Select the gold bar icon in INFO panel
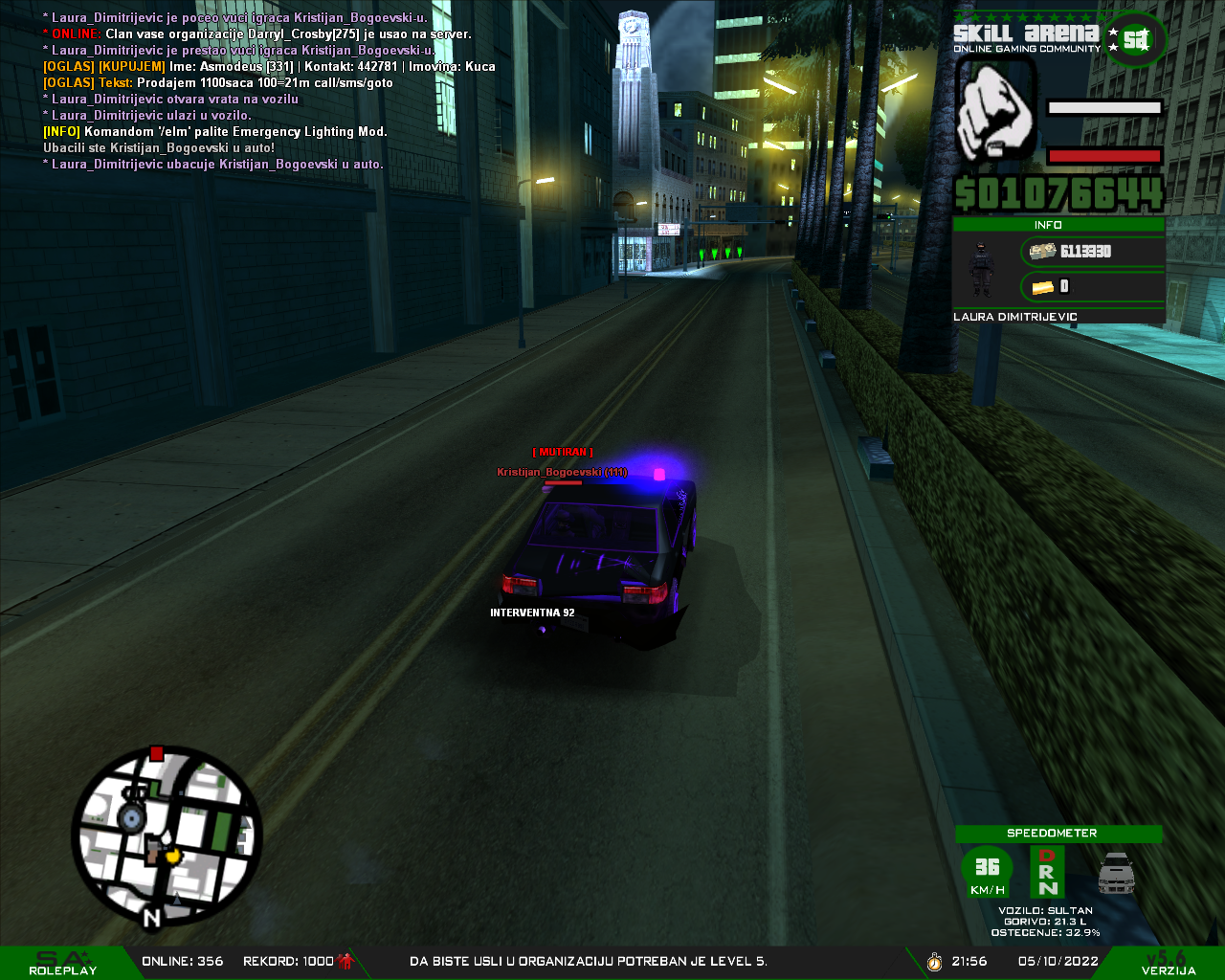The width and height of the screenshot is (1225, 980). click(1042, 286)
